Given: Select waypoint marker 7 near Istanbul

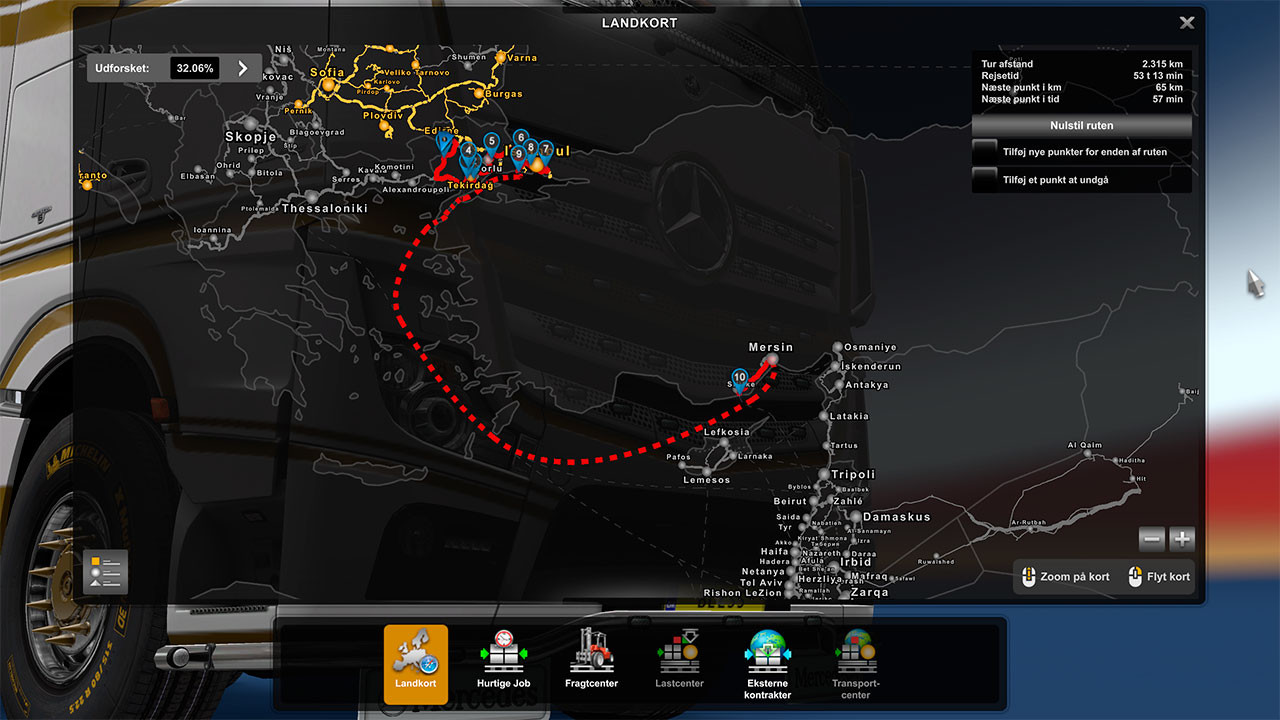Looking at the screenshot, I should [x=544, y=147].
